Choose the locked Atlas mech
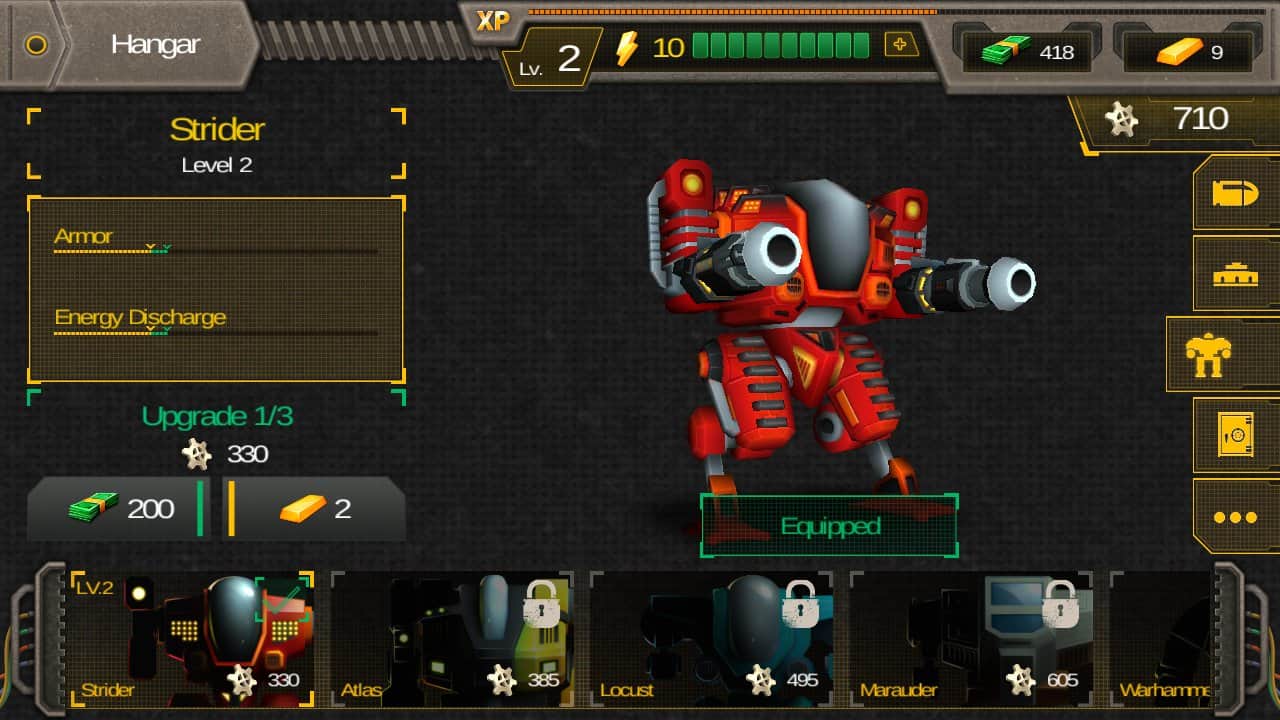Viewport: 1280px width, 720px height. point(452,638)
